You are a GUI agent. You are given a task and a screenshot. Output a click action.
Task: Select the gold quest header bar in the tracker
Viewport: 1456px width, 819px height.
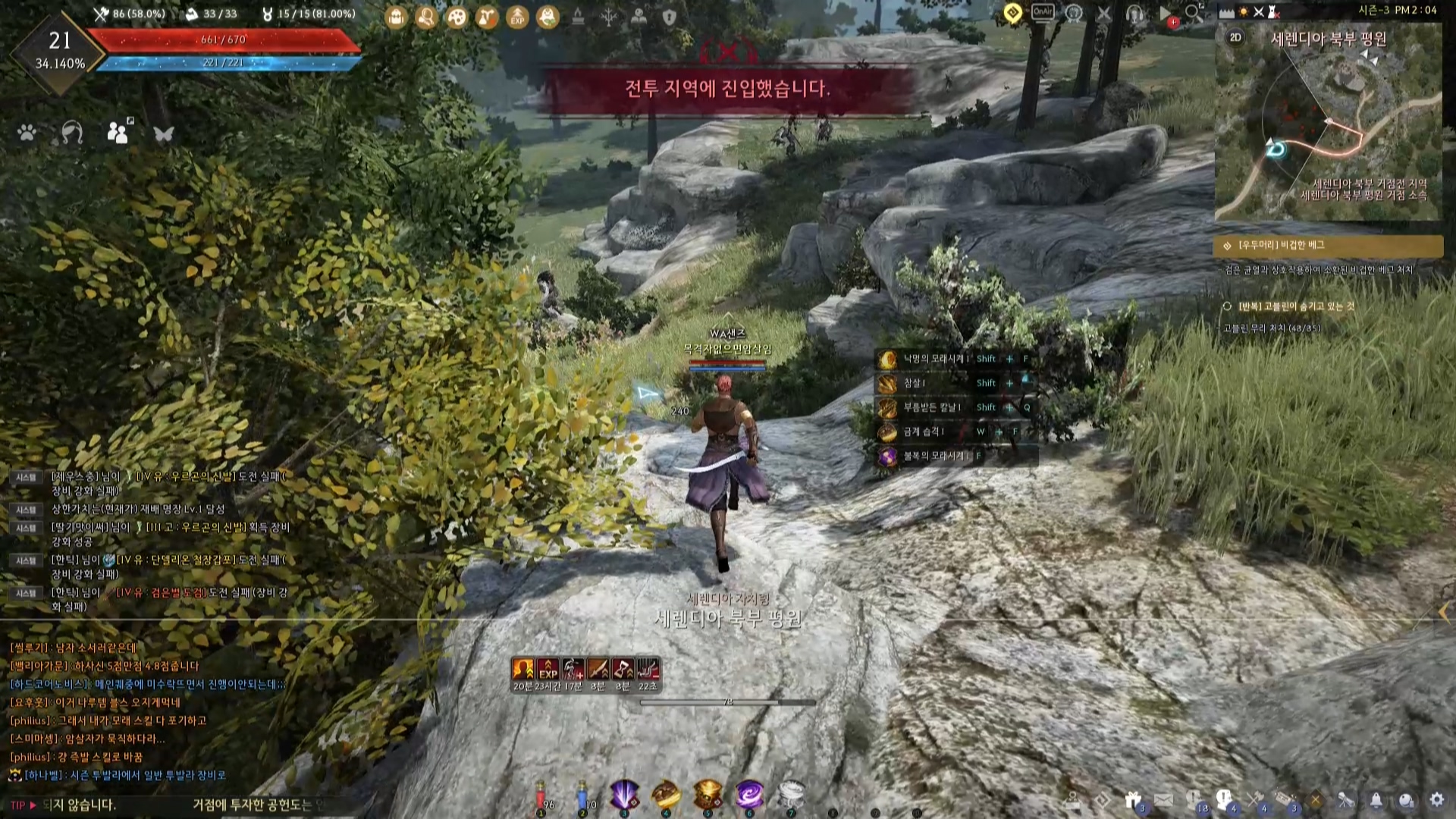[x=1328, y=246]
